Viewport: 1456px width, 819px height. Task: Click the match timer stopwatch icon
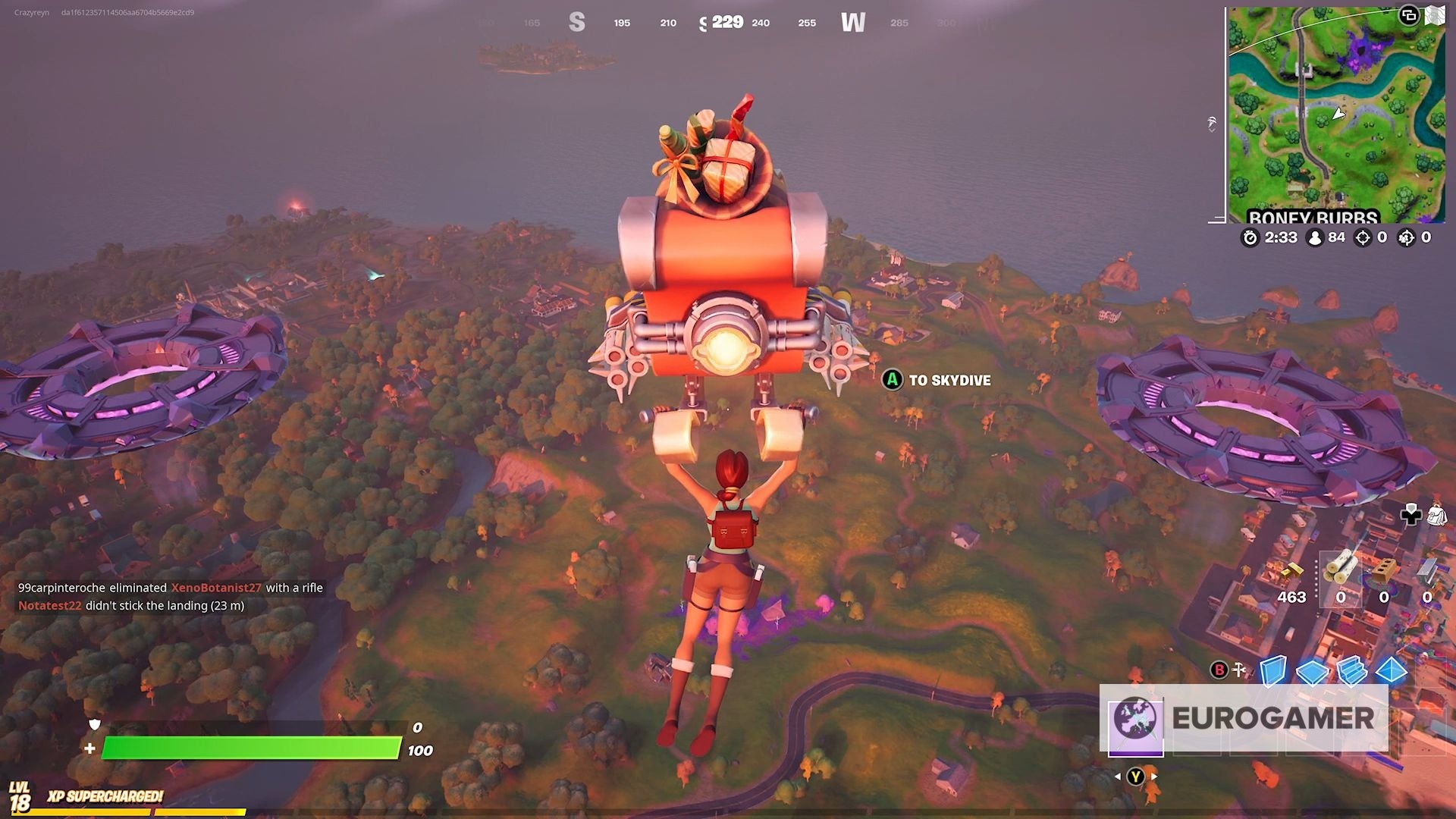pyautogui.click(x=1250, y=237)
